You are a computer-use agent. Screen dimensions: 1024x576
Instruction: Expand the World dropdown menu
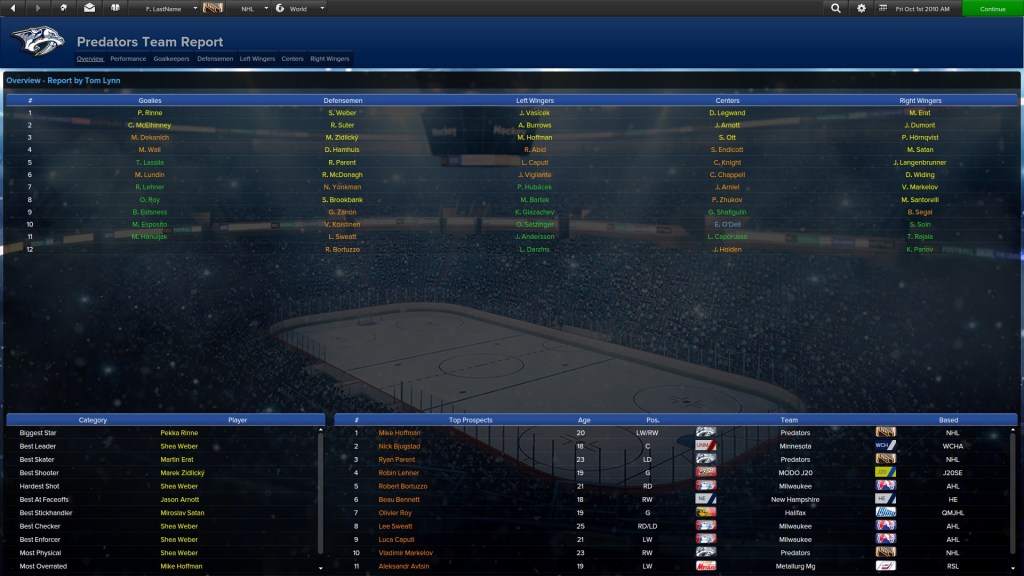[x=300, y=8]
